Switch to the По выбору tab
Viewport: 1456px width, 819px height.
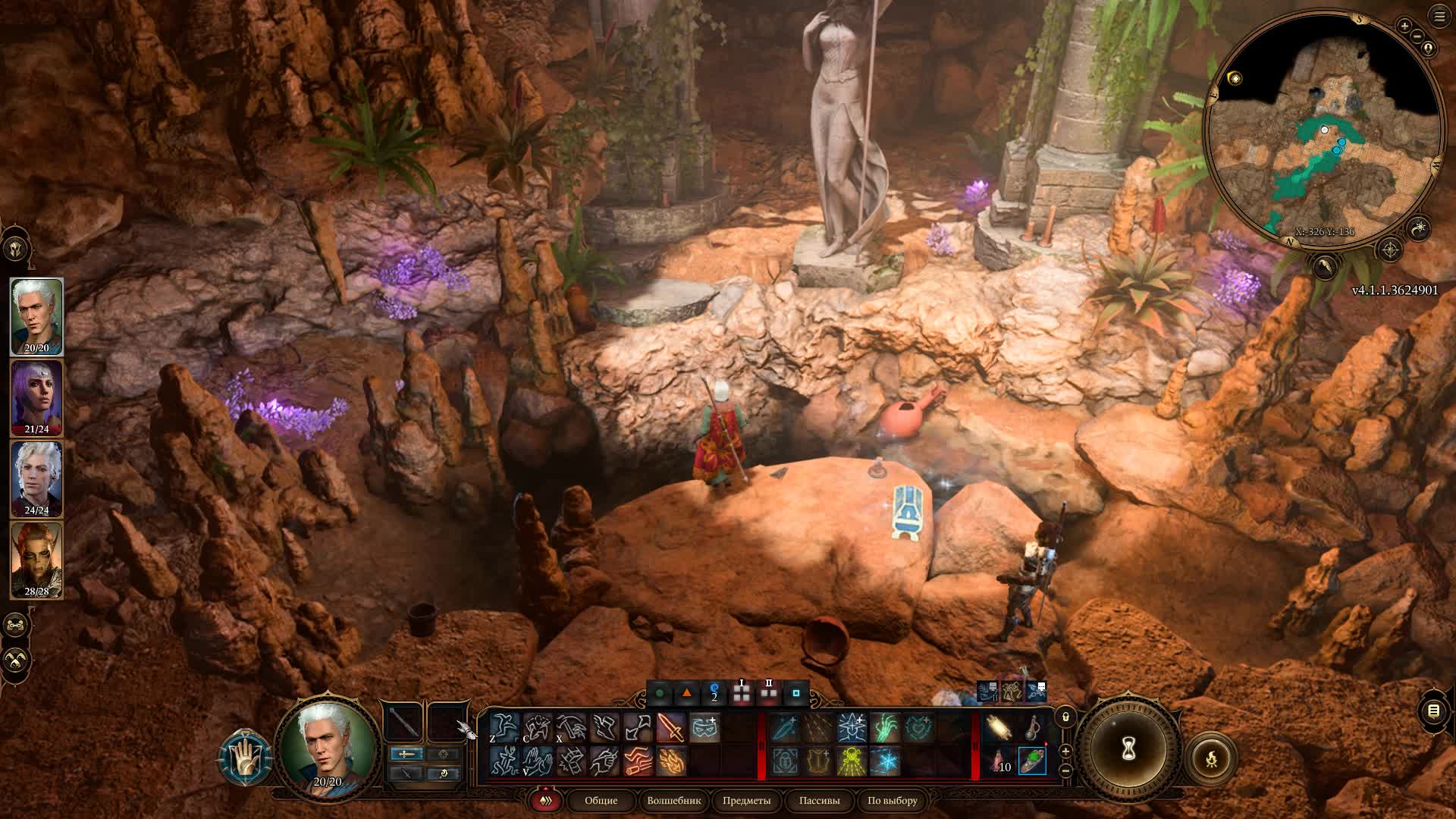click(x=892, y=800)
